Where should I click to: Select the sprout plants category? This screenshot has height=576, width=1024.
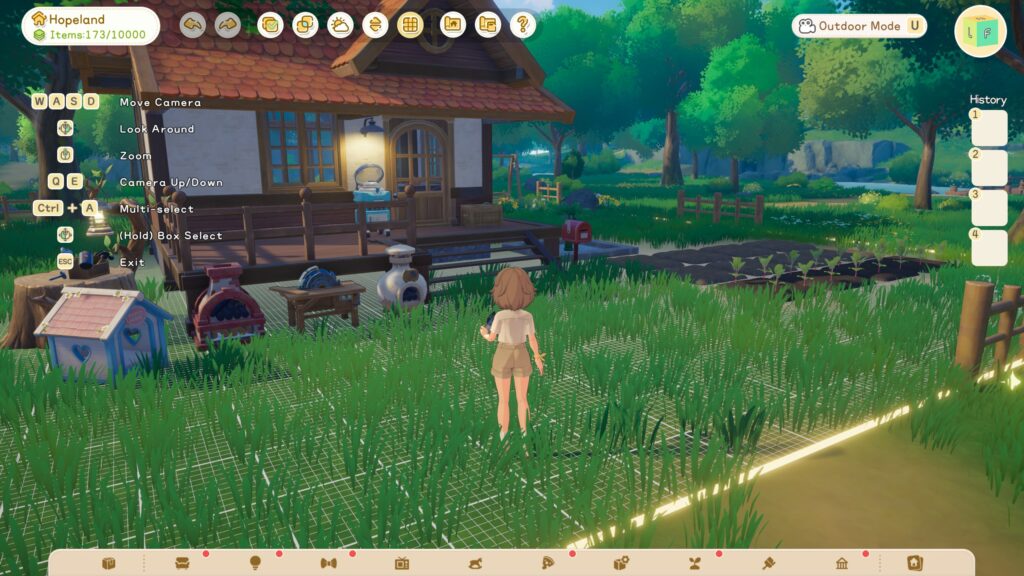[x=695, y=563]
